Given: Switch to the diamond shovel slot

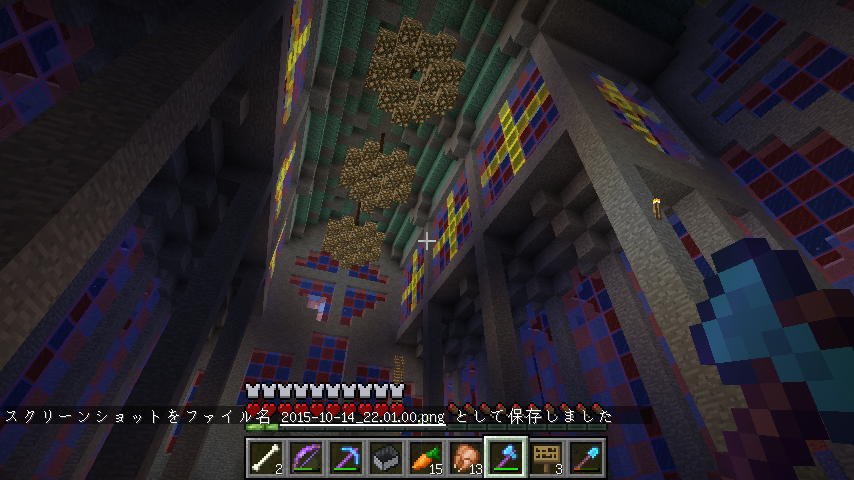Looking at the screenshot, I should pos(586,458).
